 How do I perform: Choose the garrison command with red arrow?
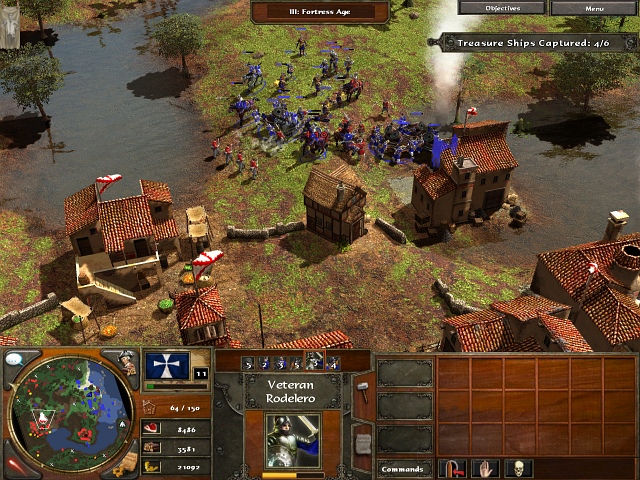(x=454, y=468)
